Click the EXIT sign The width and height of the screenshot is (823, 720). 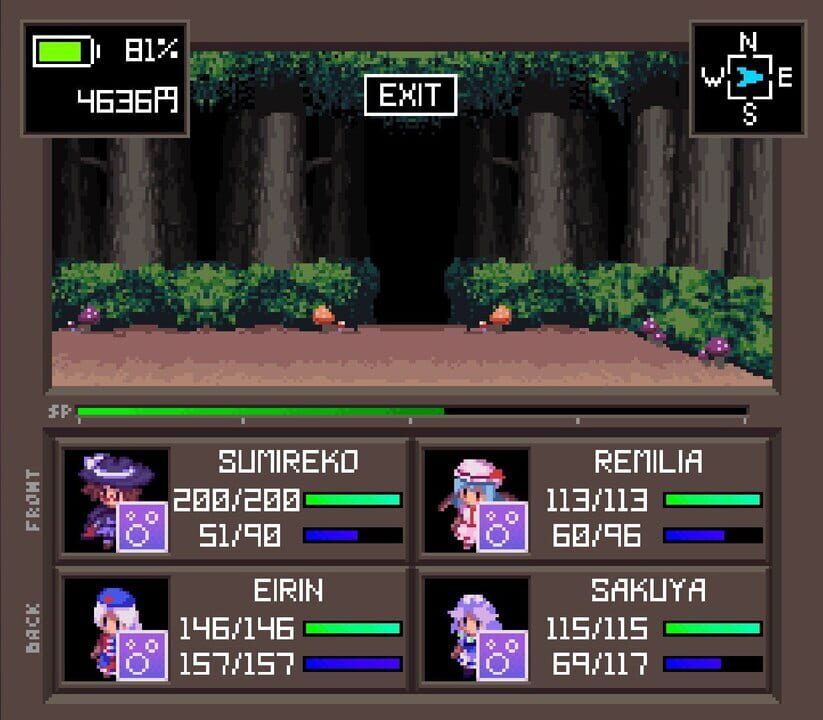pyautogui.click(x=410, y=95)
